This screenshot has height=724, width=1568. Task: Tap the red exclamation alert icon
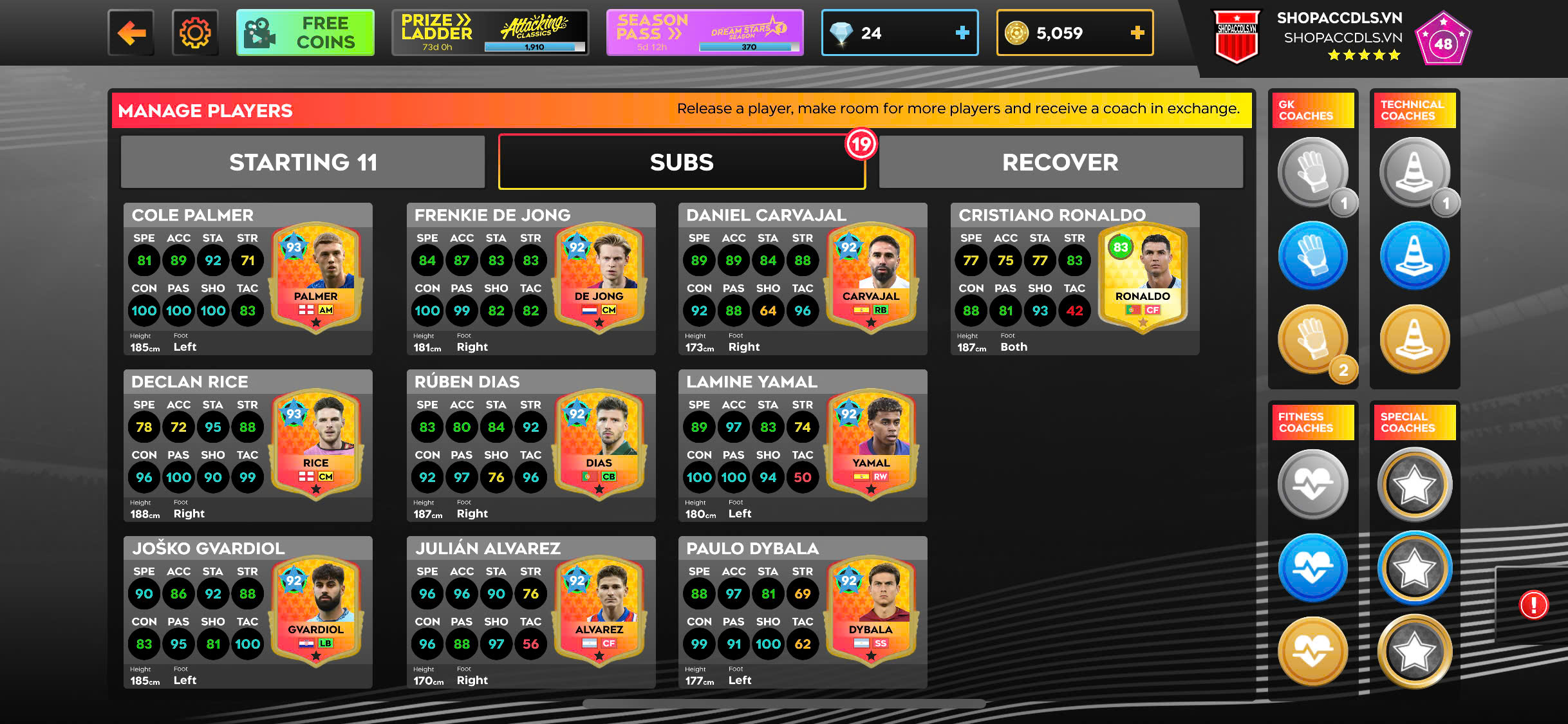tap(1533, 605)
